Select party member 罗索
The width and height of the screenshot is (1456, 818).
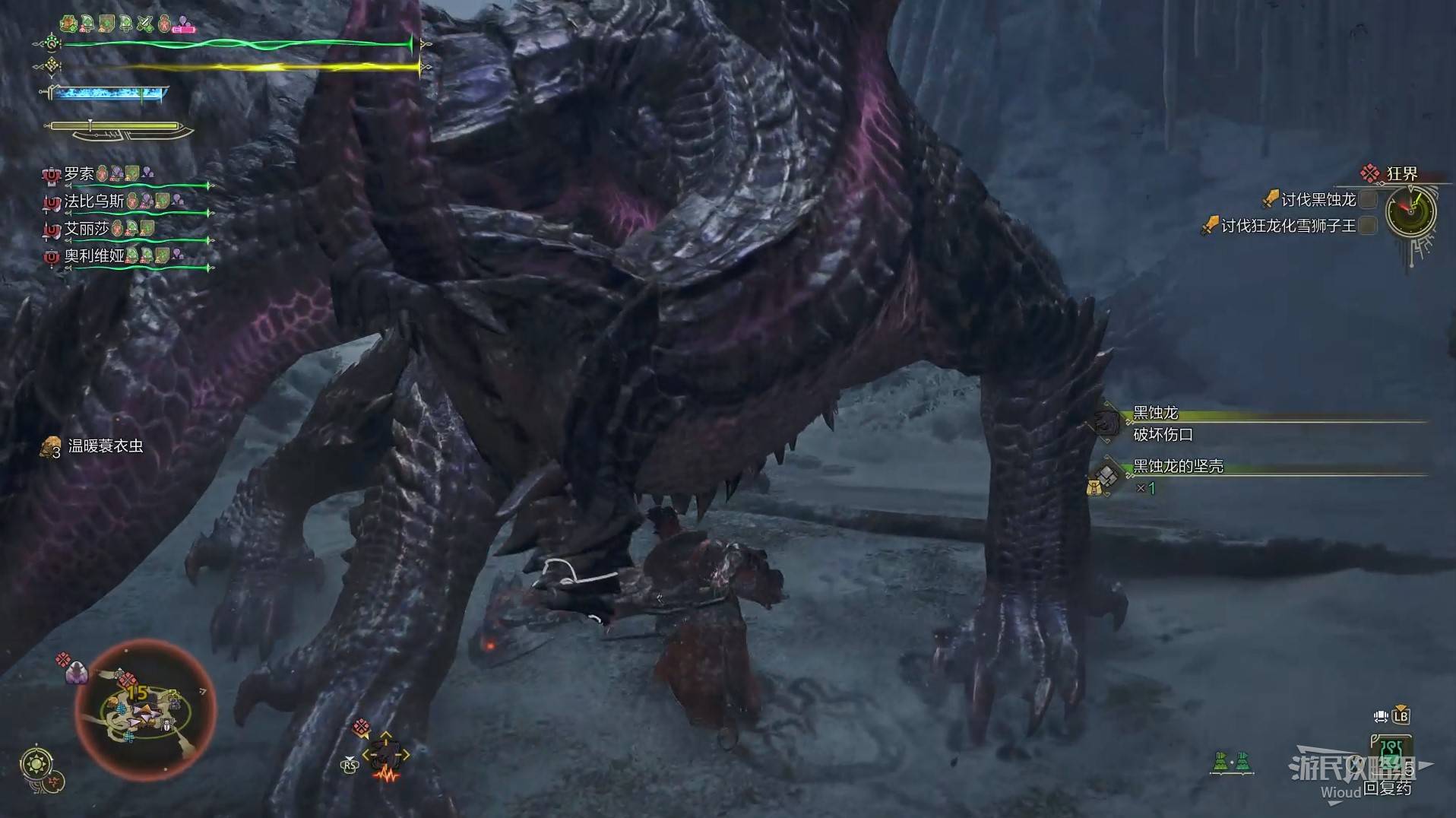[79, 174]
